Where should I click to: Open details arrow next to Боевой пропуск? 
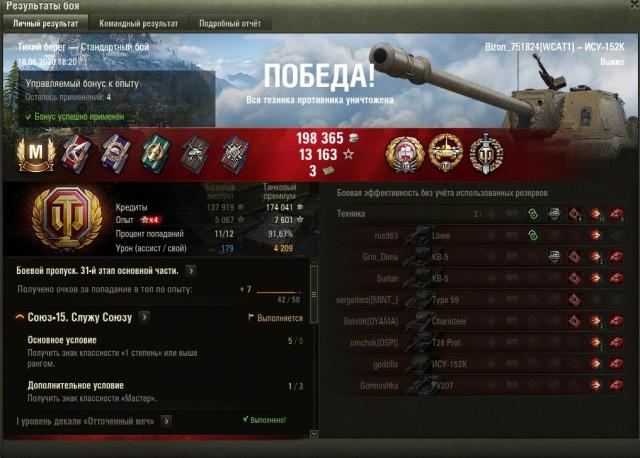tap(191, 270)
